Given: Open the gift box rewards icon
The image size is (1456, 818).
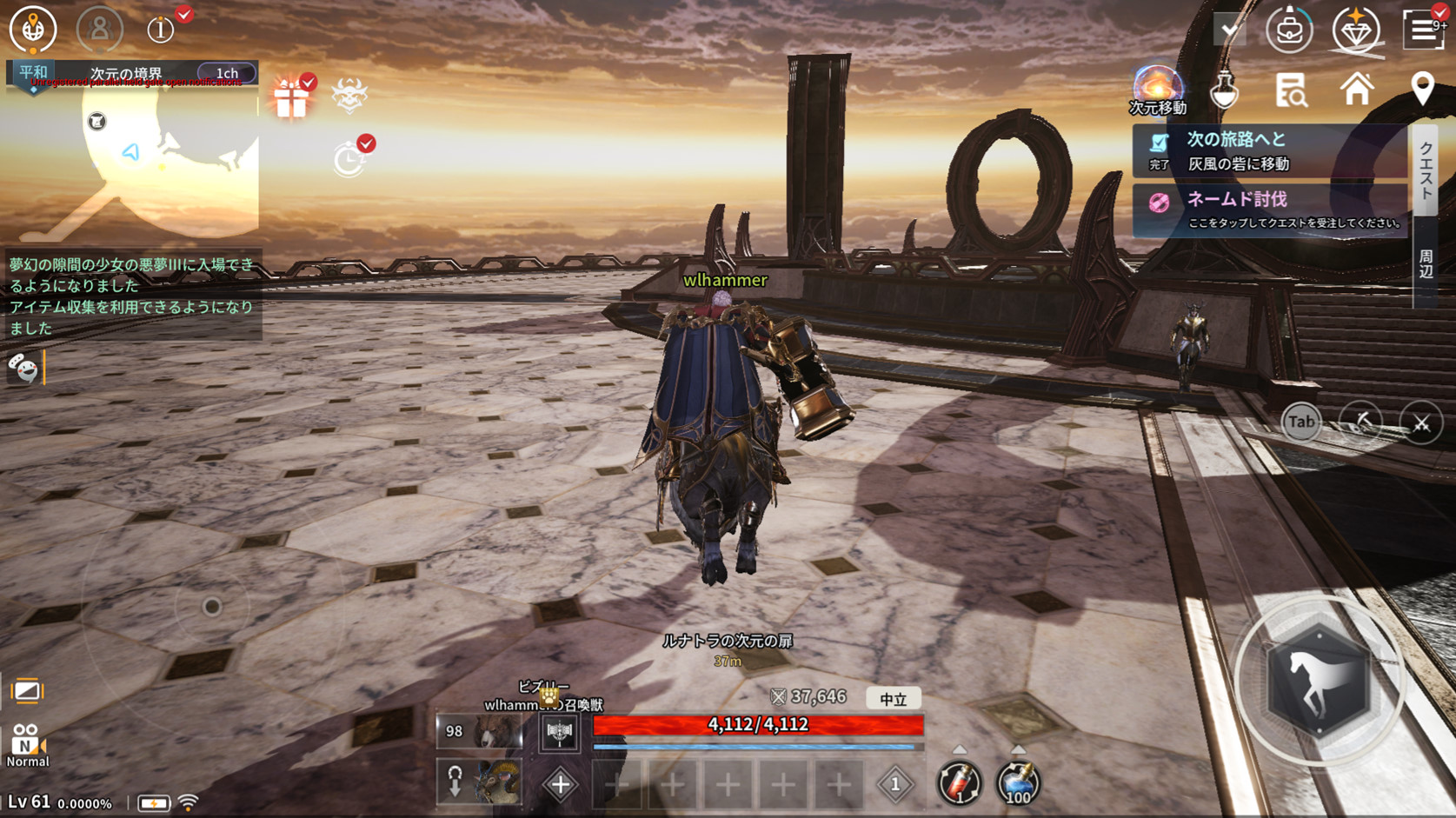Looking at the screenshot, I should pos(291,97).
